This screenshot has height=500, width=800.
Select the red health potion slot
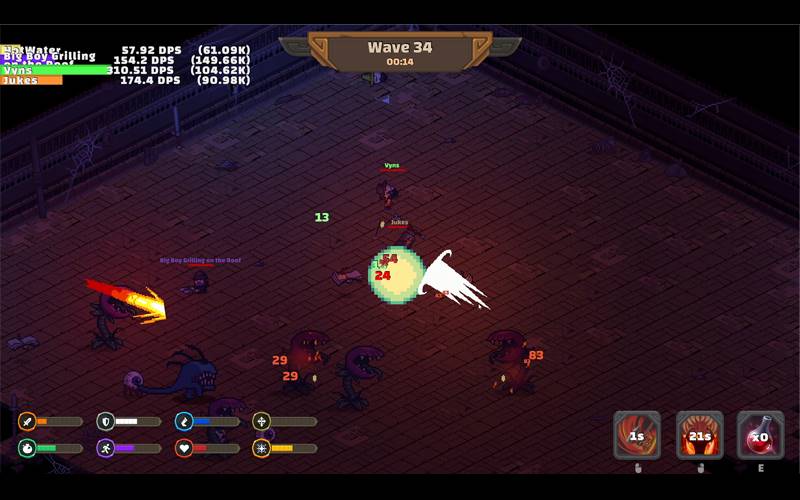760,434
